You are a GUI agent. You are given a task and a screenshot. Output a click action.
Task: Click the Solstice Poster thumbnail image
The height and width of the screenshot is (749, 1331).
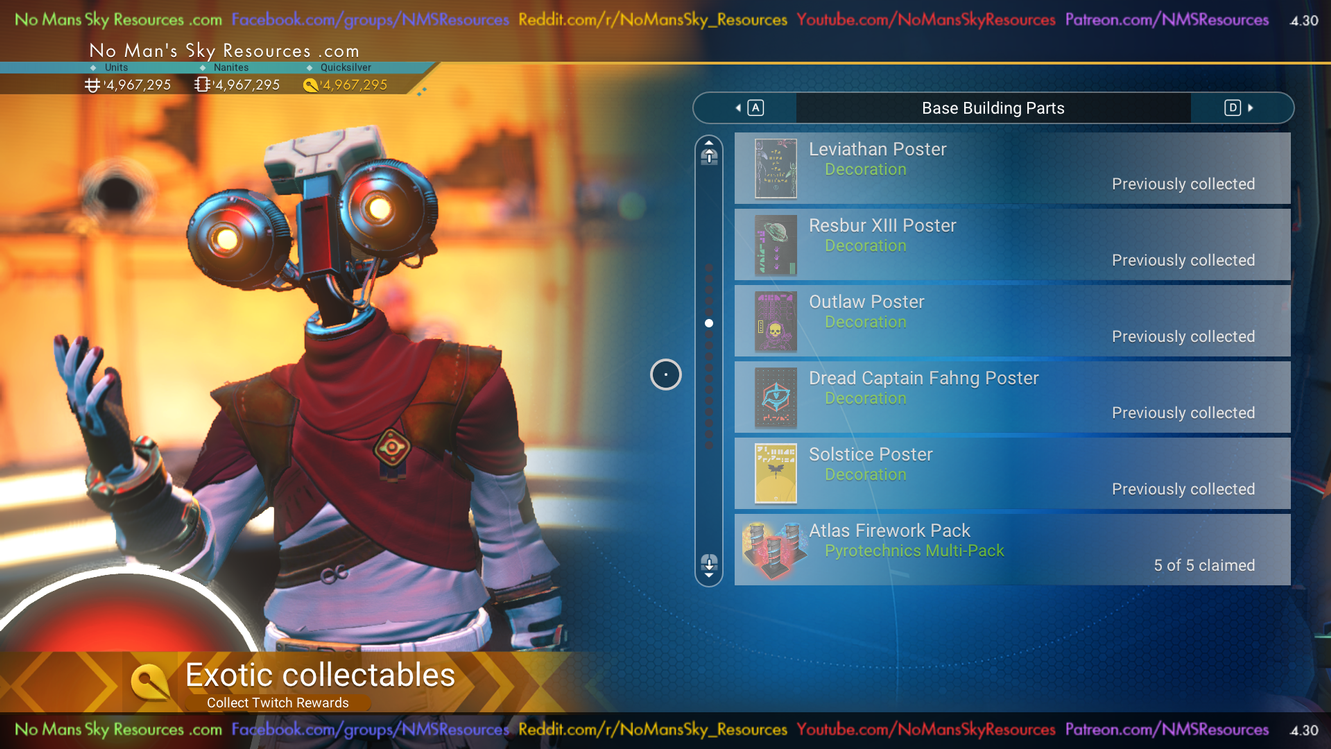point(776,473)
